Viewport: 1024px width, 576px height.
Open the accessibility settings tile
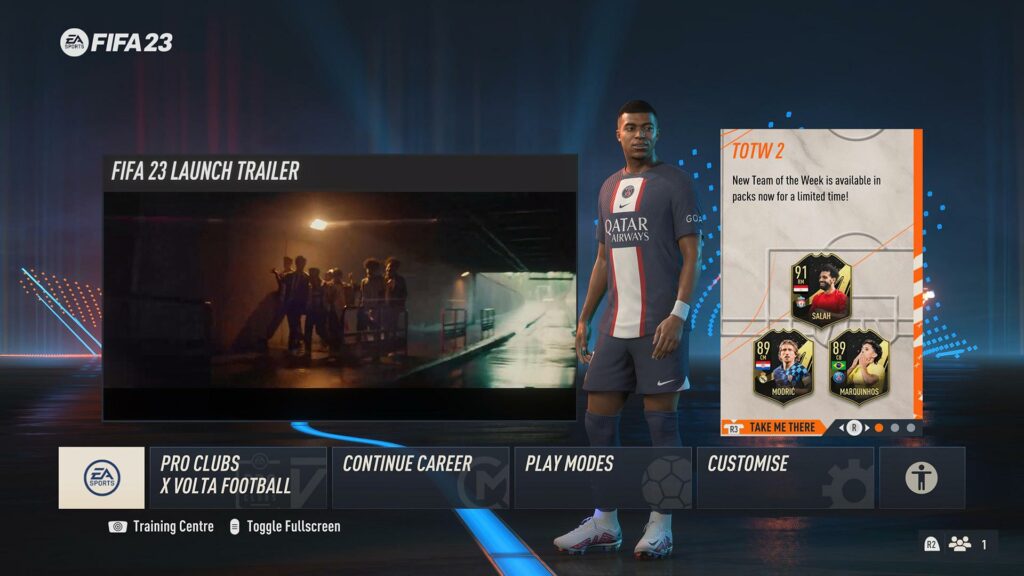point(921,477)
